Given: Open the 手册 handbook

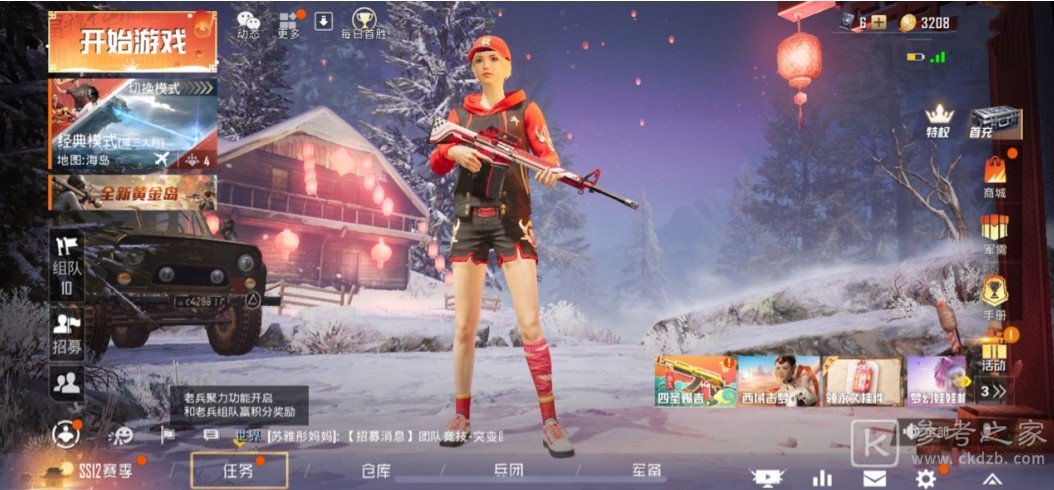Looking at the screenshot, I should pyautogui.click(x=995, y=294).
